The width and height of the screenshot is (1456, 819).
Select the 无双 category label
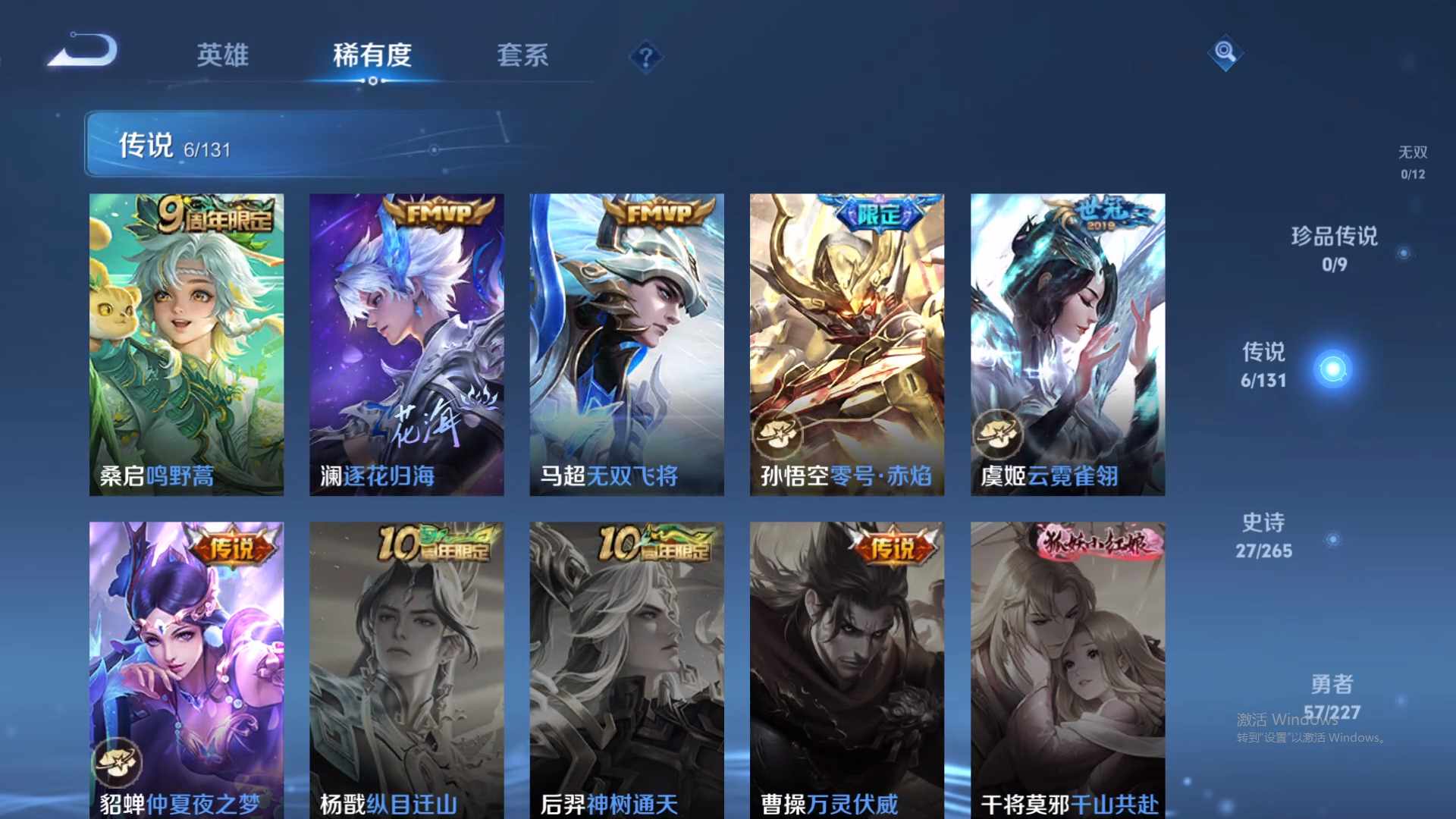tap(1411, 152)
